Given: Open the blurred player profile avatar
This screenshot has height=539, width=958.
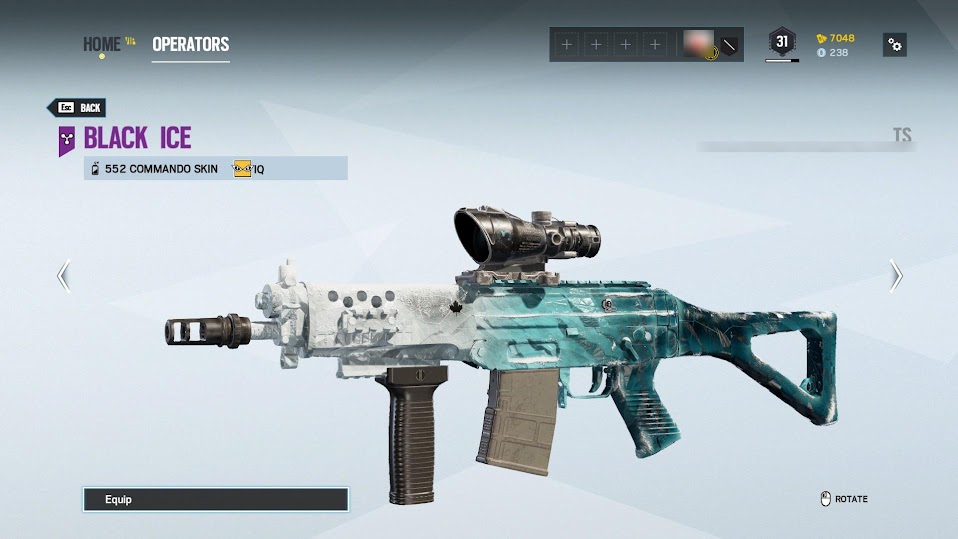Looking at the screenshot, I should (x=697, y=44).
